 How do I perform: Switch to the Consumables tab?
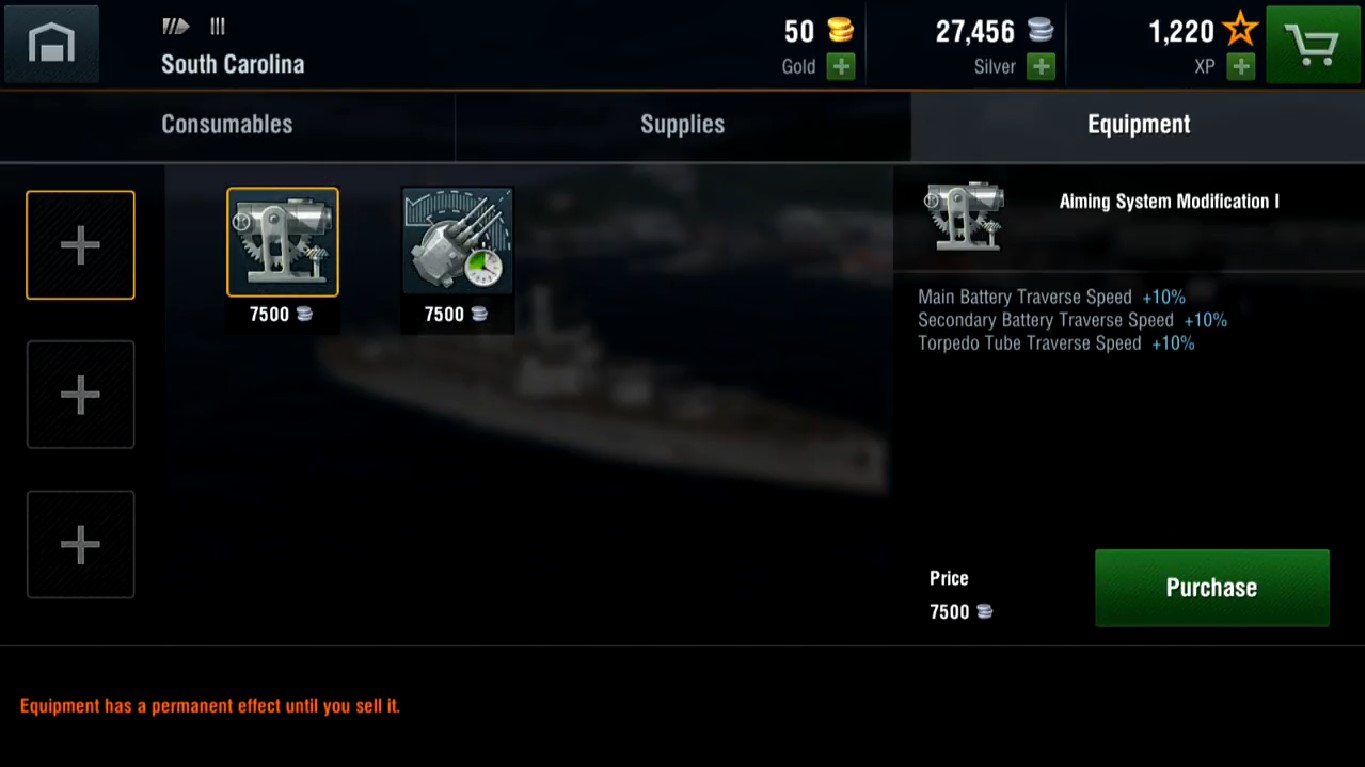click(x=227, y=124)
